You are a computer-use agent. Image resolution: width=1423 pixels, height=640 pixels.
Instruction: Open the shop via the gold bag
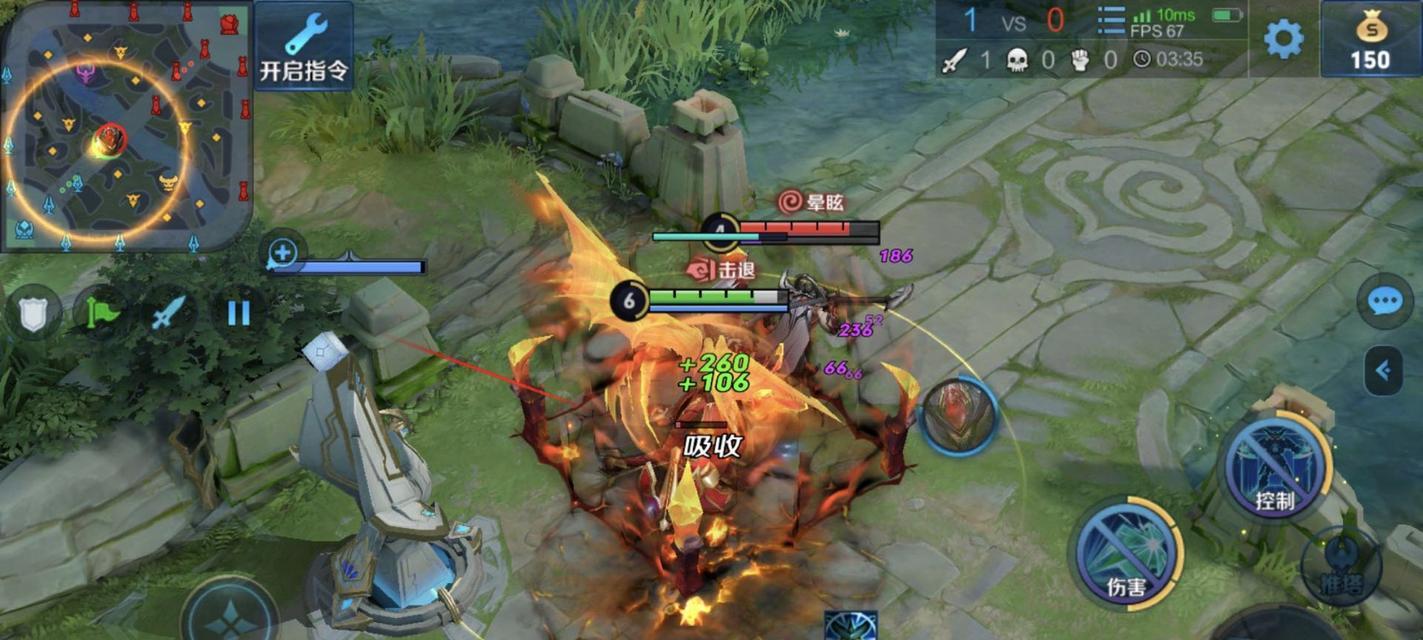1370,39
